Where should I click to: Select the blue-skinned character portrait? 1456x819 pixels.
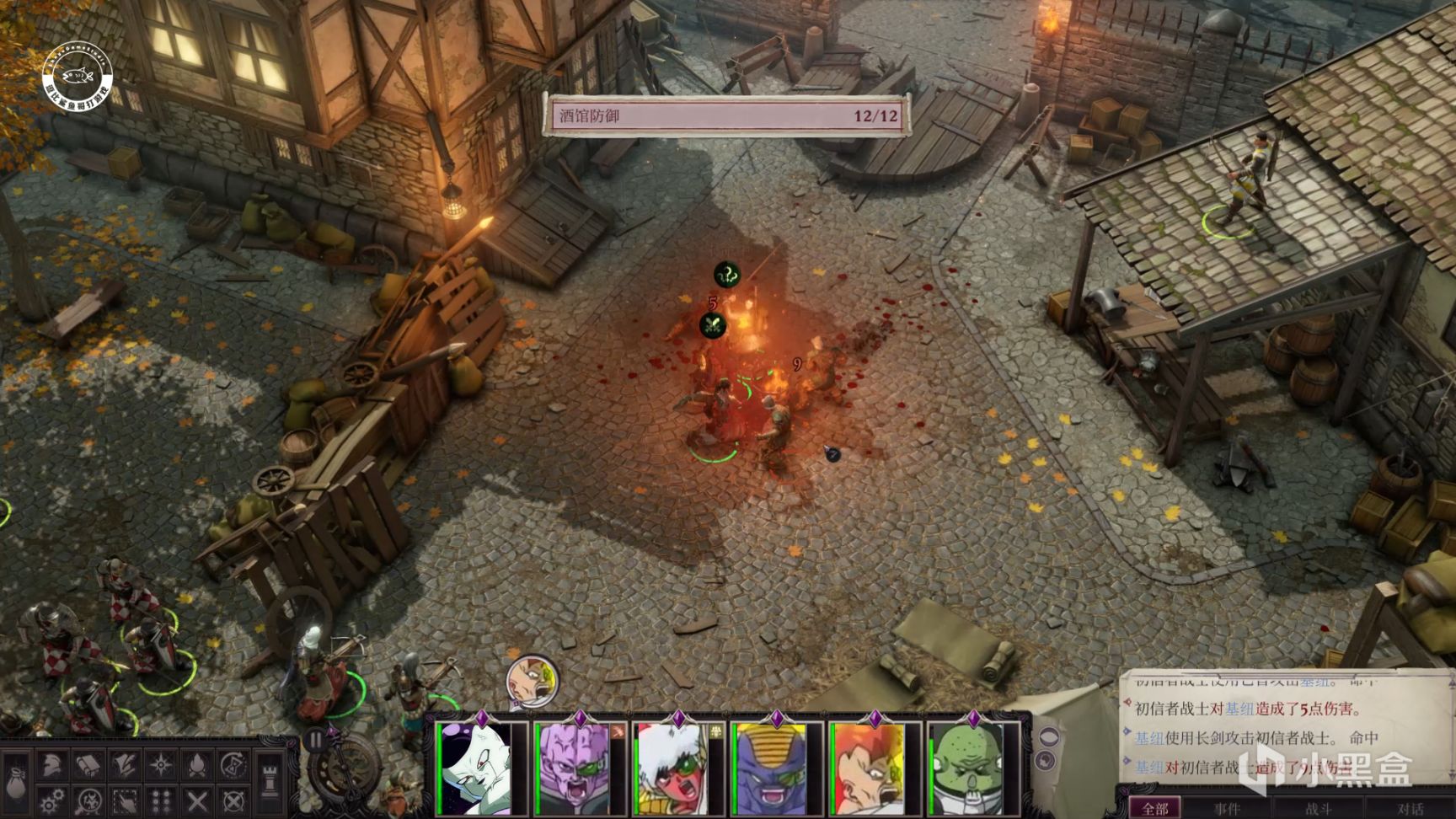[775, 768]
